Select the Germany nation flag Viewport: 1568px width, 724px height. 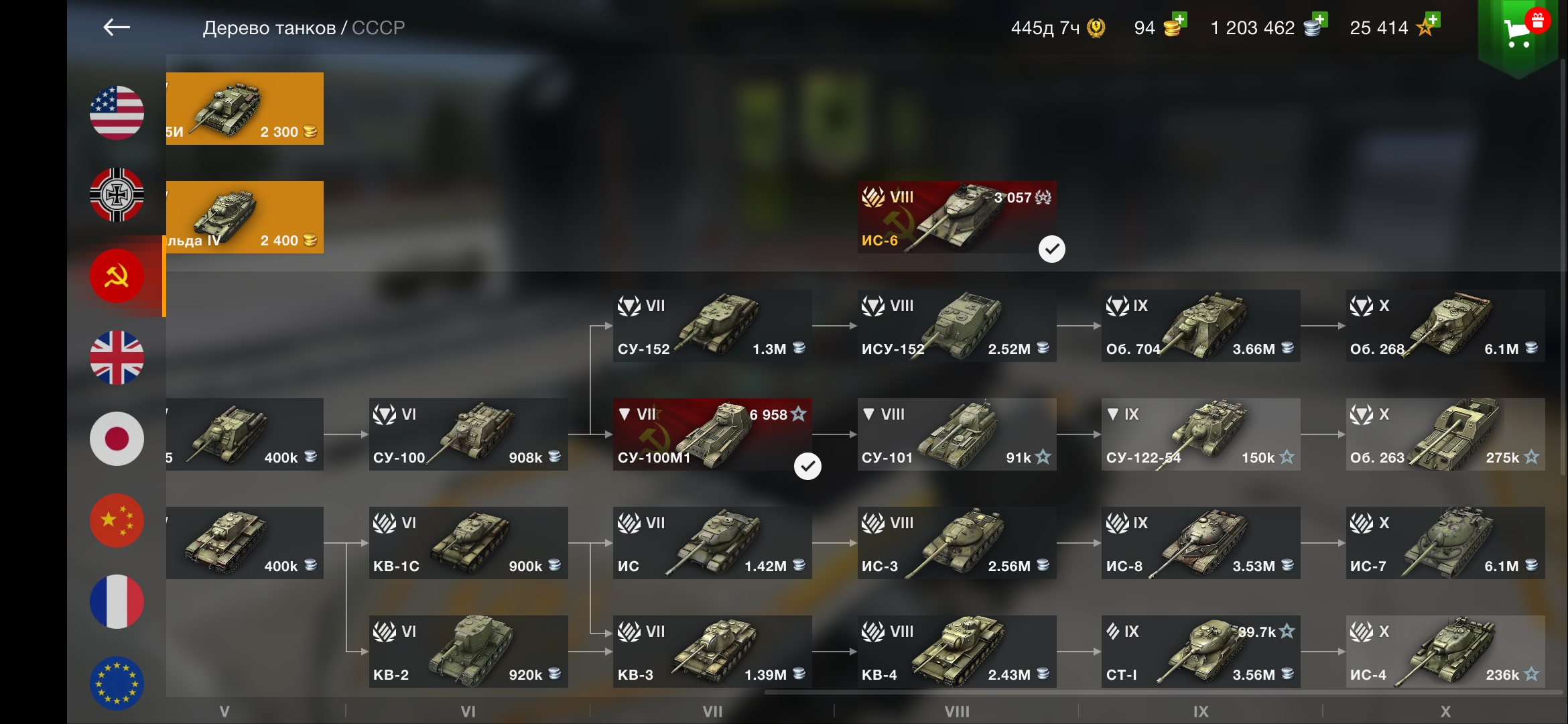117,194
